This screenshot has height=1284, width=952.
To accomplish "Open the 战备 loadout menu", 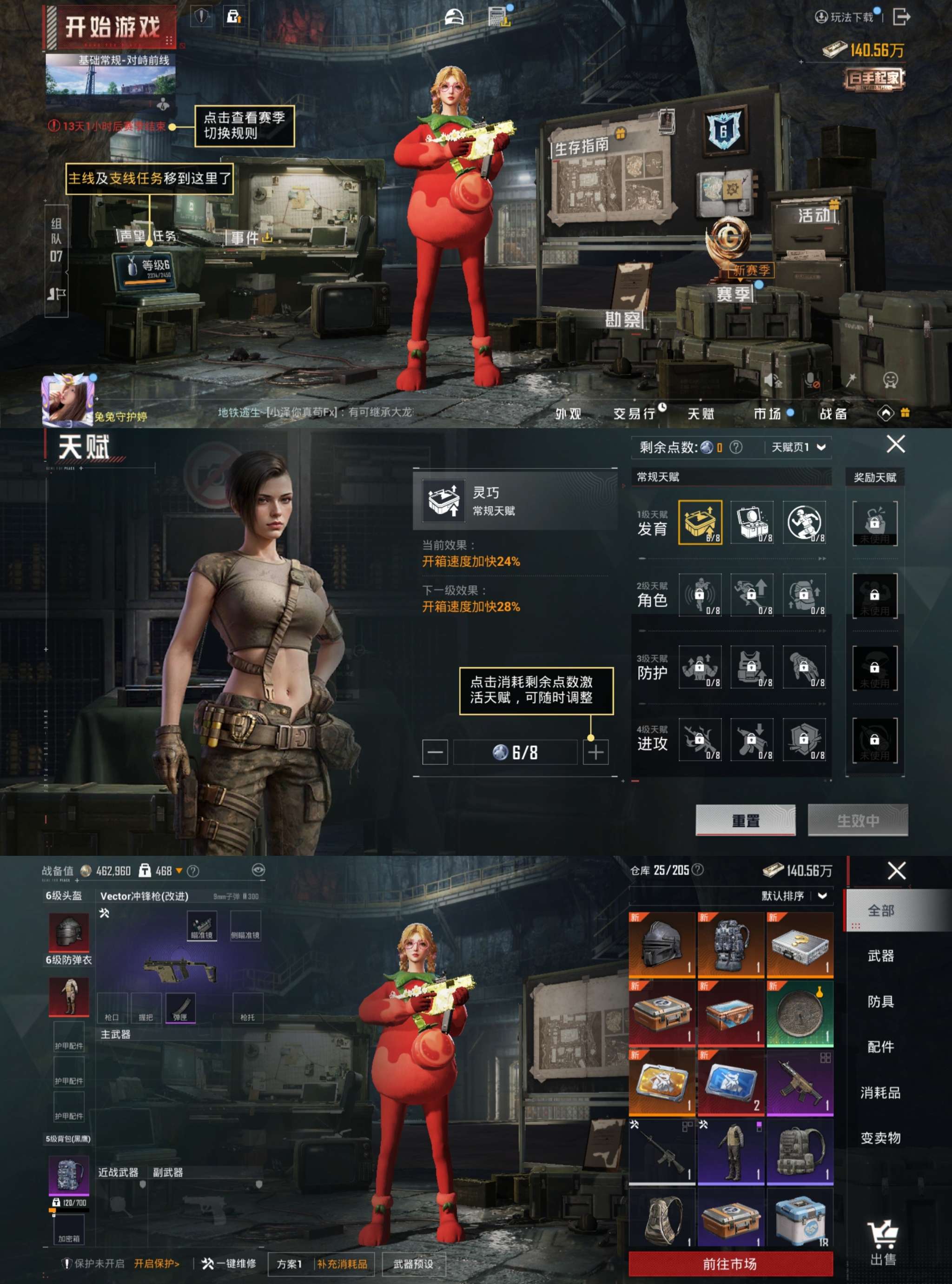I will pyautogui.click(x=833, y=414).
